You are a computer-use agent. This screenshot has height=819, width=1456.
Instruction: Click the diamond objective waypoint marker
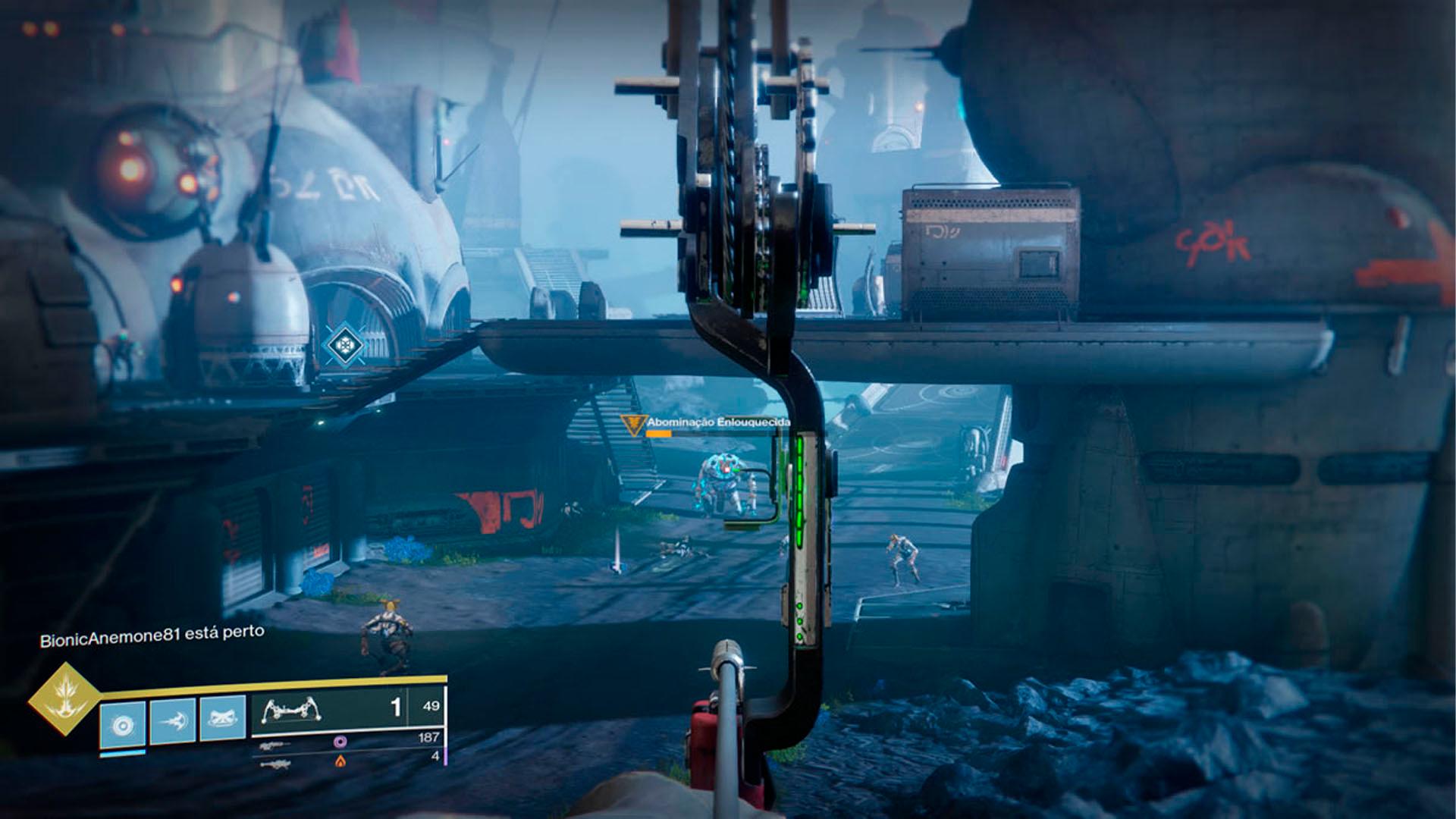pyautogui.click(x=344, y=346)
